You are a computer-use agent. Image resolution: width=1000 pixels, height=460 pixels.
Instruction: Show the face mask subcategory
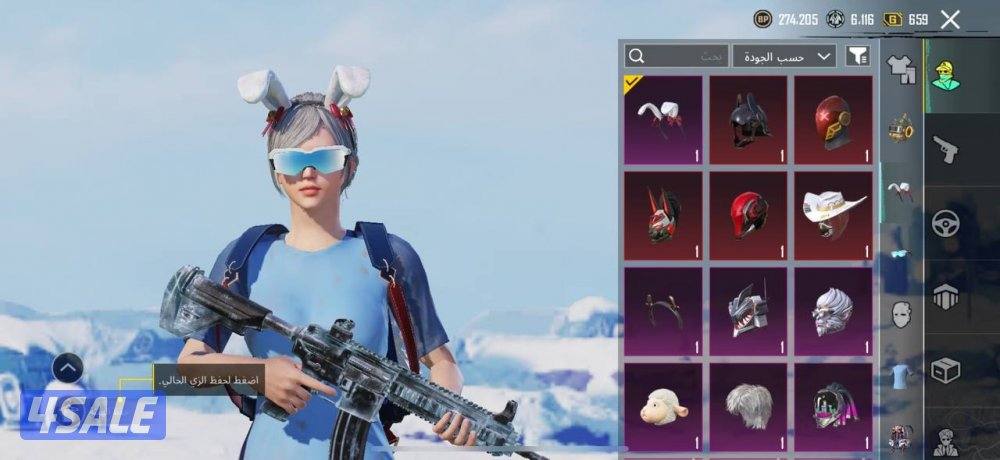coord(901,313)
